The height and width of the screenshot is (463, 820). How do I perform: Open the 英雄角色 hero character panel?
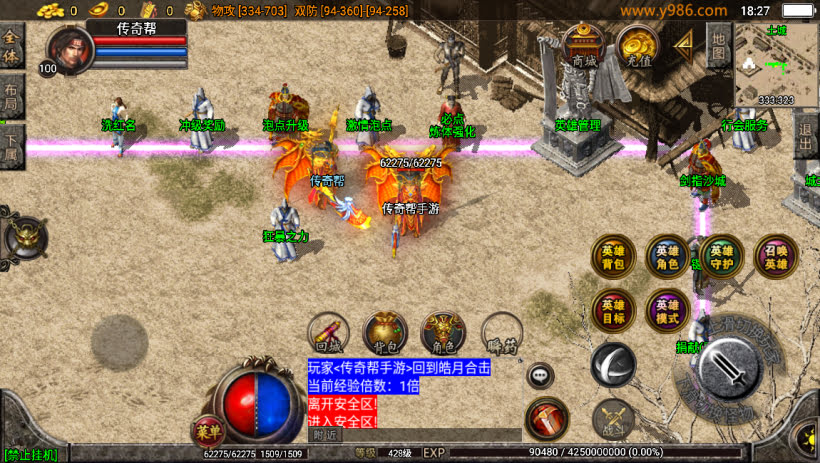click(x=666, y=257)
